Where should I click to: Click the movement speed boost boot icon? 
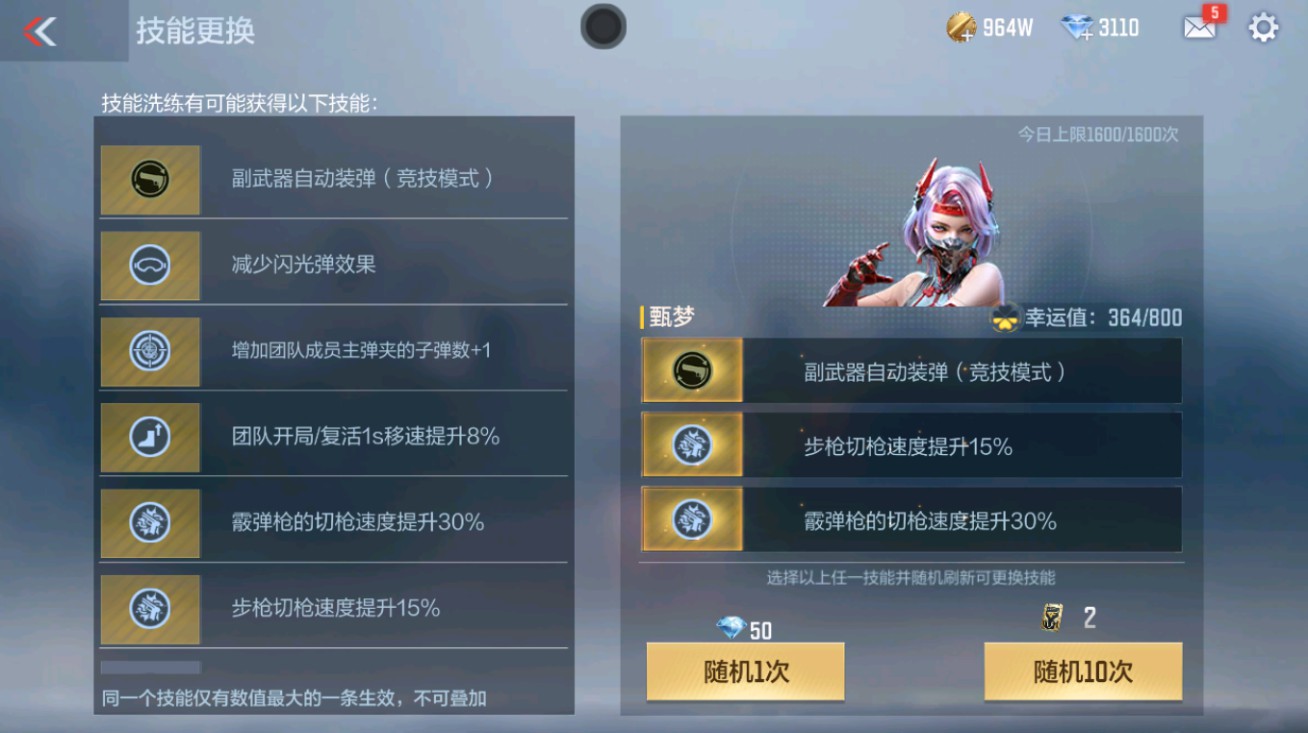point(150,438)
